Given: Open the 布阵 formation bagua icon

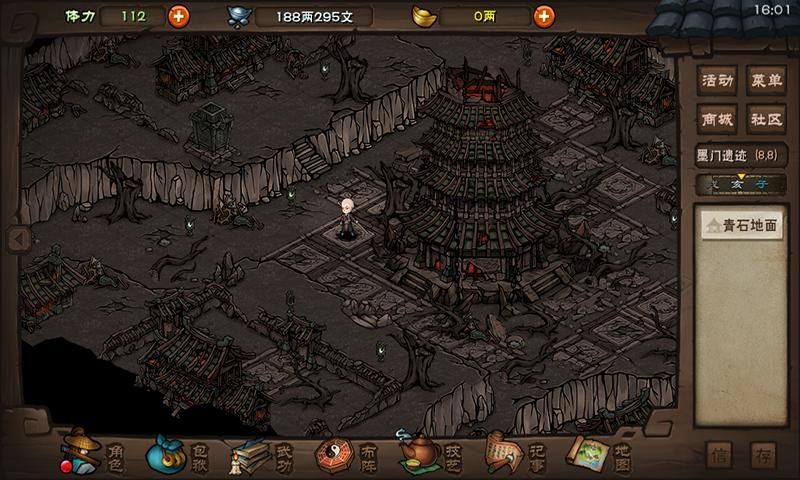Looking at the screenshot, I should (346, 455).
